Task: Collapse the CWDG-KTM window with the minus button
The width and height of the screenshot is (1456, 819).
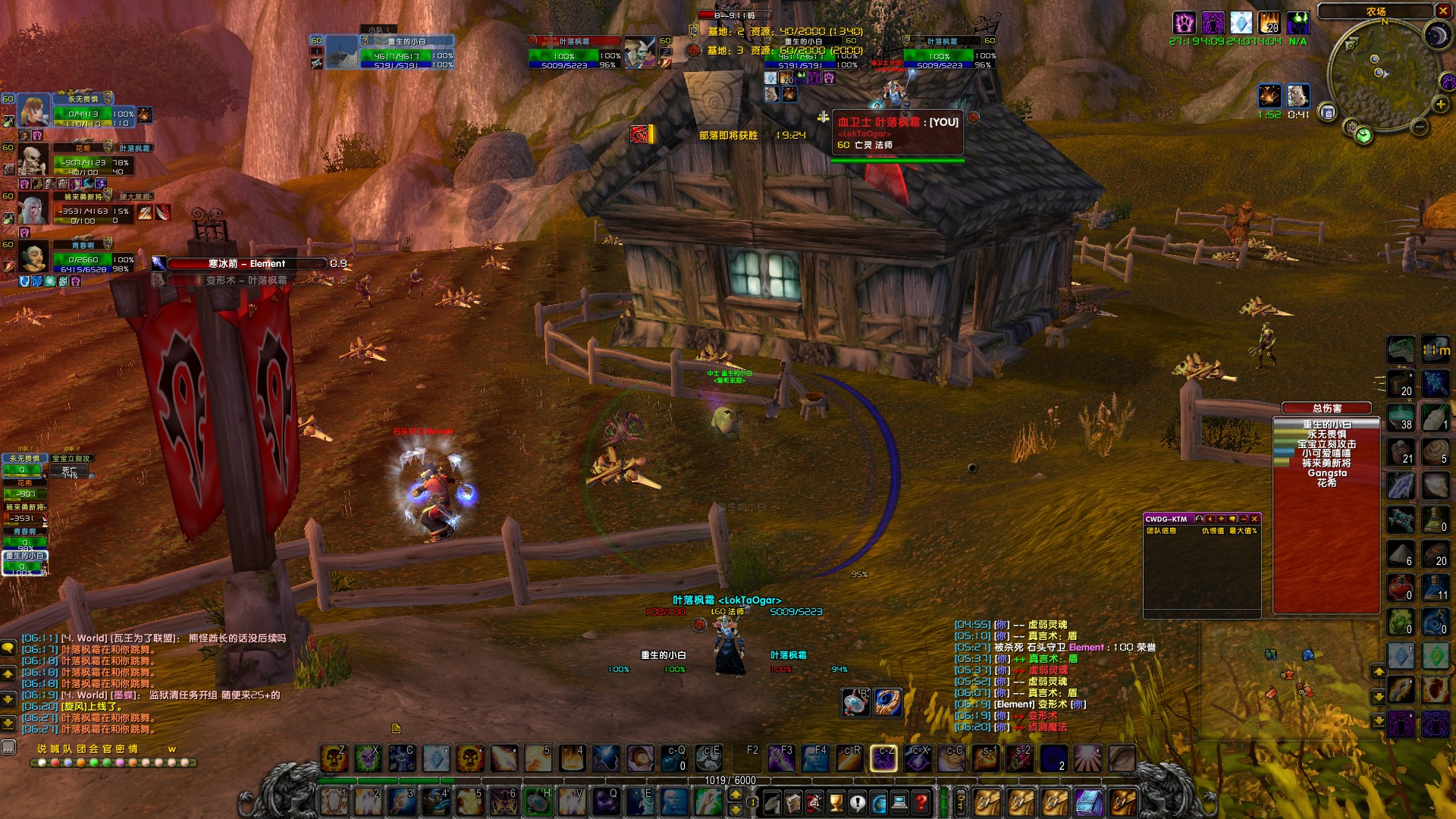Action: (x=1244, y=519)
